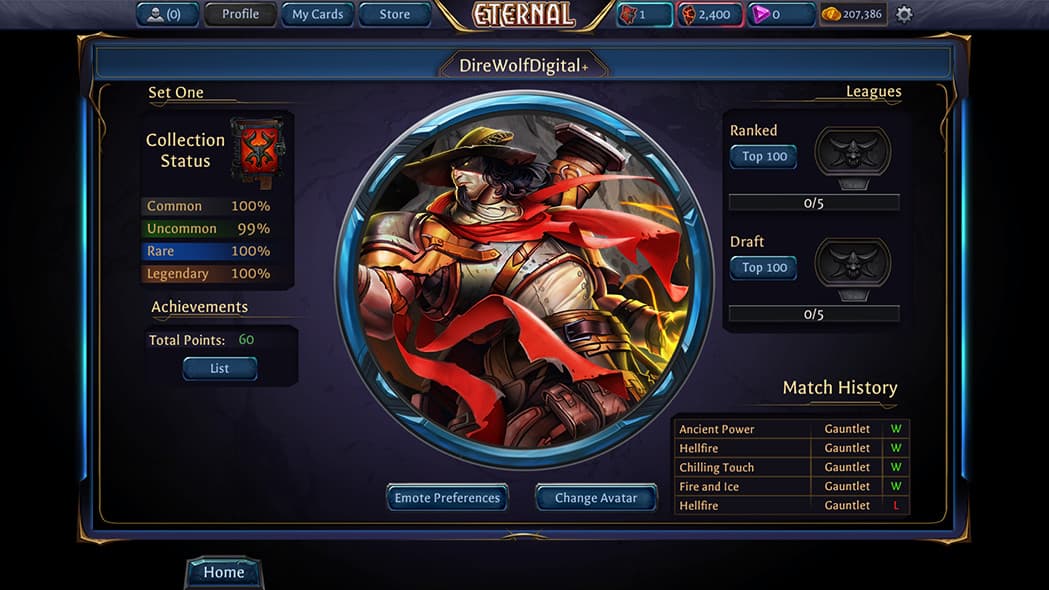This screenshot has width=1049, height=590.
Task: Change the profile avatar
Action: tap(596, 498)
